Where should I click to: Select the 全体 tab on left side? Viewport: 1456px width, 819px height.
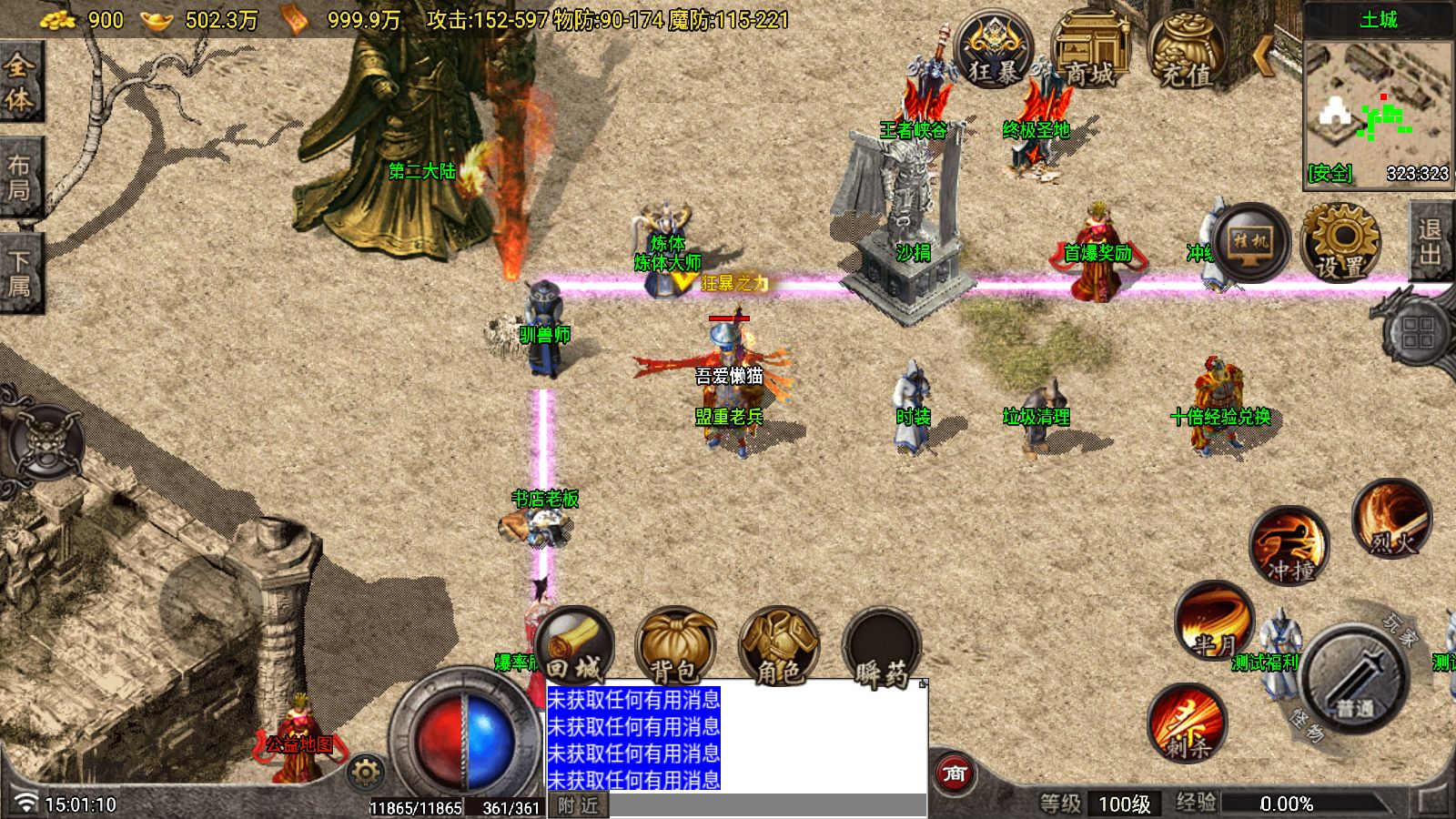pyautogui.click(x=20, y=82)
